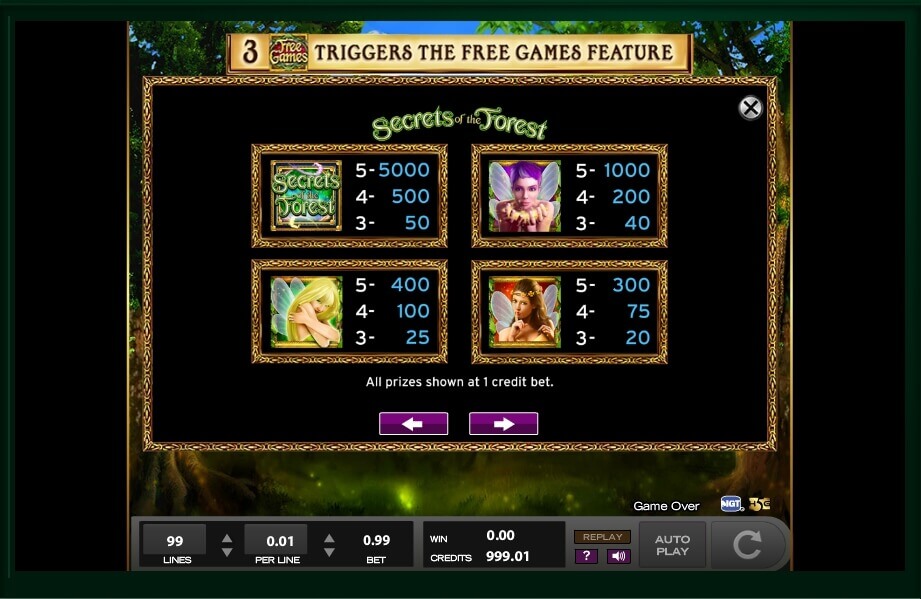921x599 pixels.
Task: Start Auto Play
Action: click(x=672, y=545)
